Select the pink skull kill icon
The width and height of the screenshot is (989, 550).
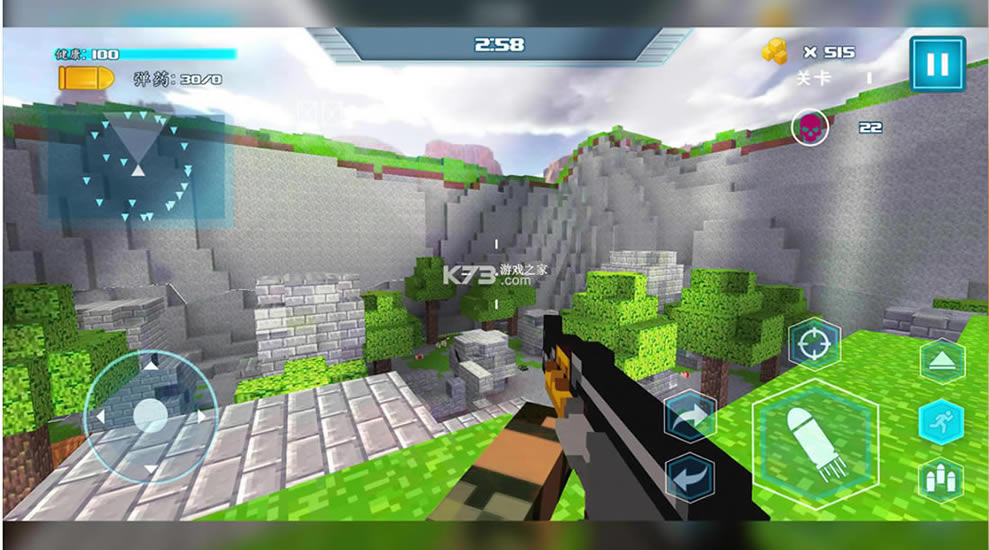pyautogui.click(x=809, y=128)
